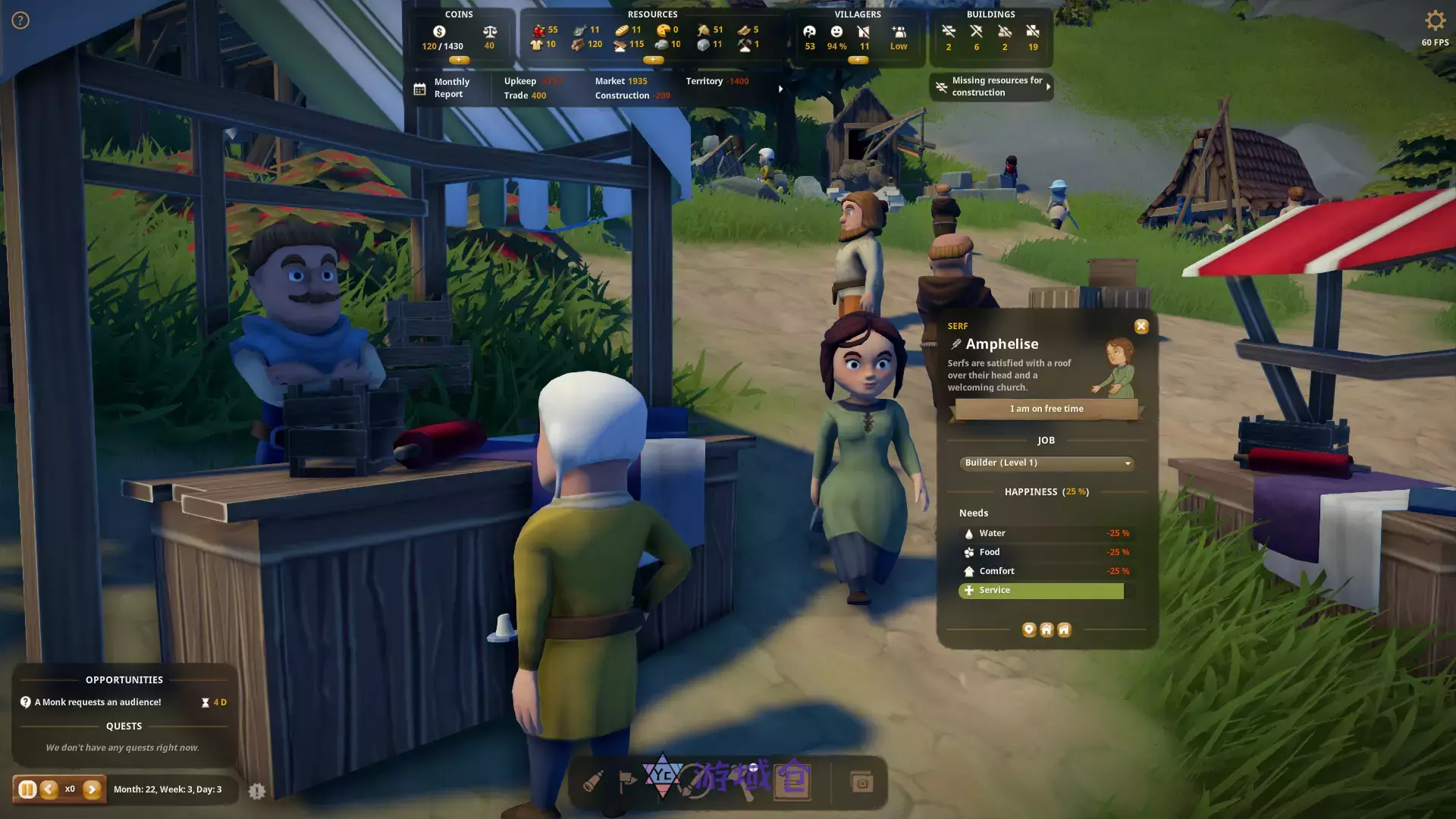1456x819 pixels.
Task: Open the rightmost building-plan toolbar icon
Action: coord(862,782)
